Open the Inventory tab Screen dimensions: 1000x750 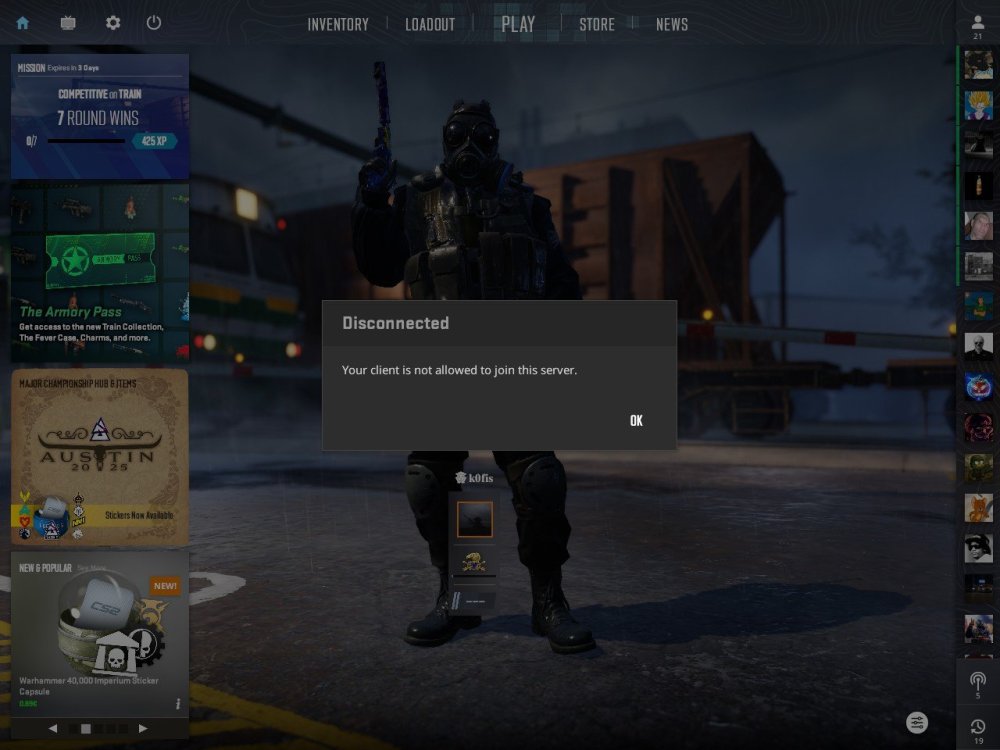(x=338, y=25)
